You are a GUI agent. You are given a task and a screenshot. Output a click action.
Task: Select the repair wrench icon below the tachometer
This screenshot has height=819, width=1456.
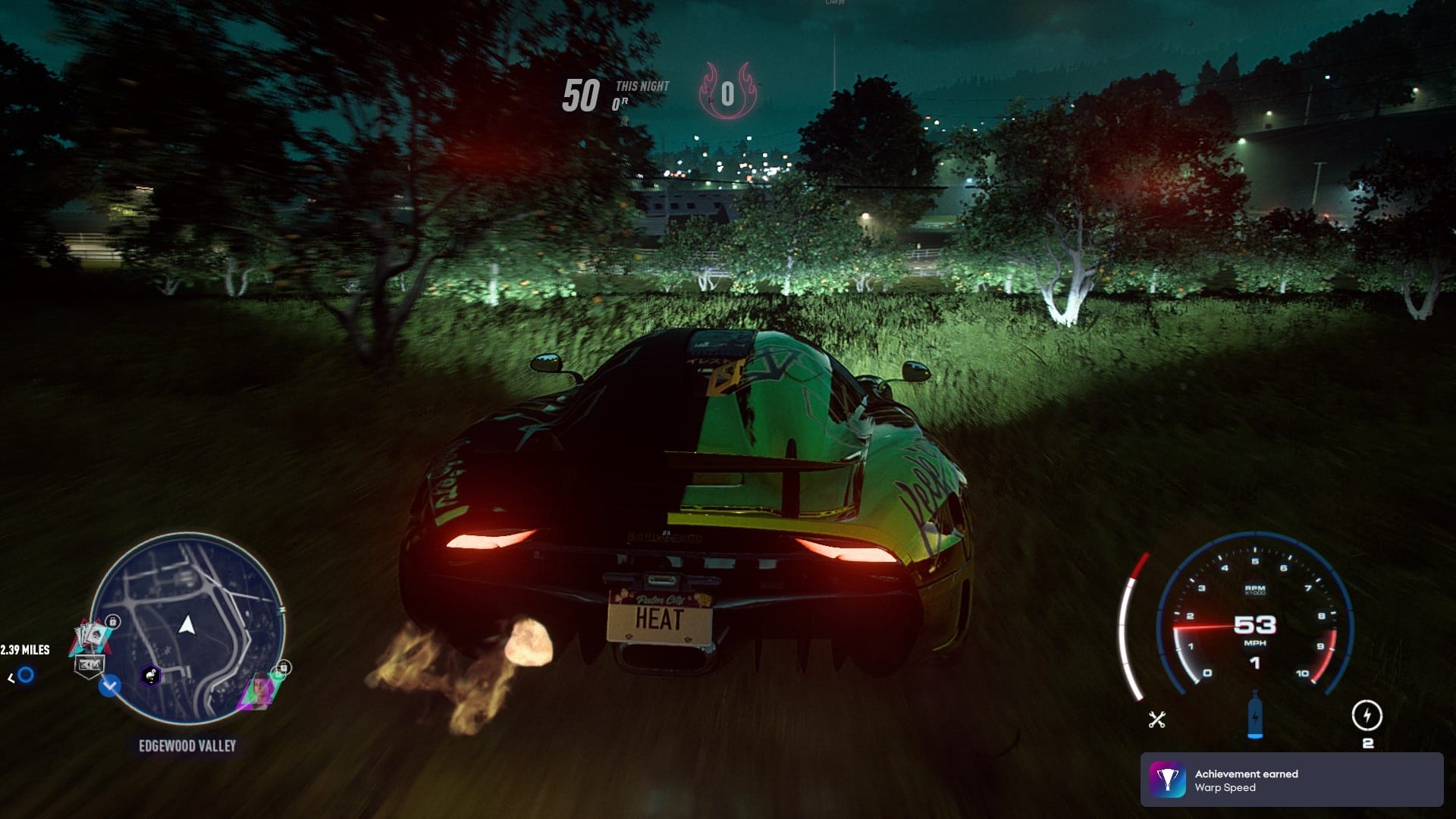click(1157, 719)
